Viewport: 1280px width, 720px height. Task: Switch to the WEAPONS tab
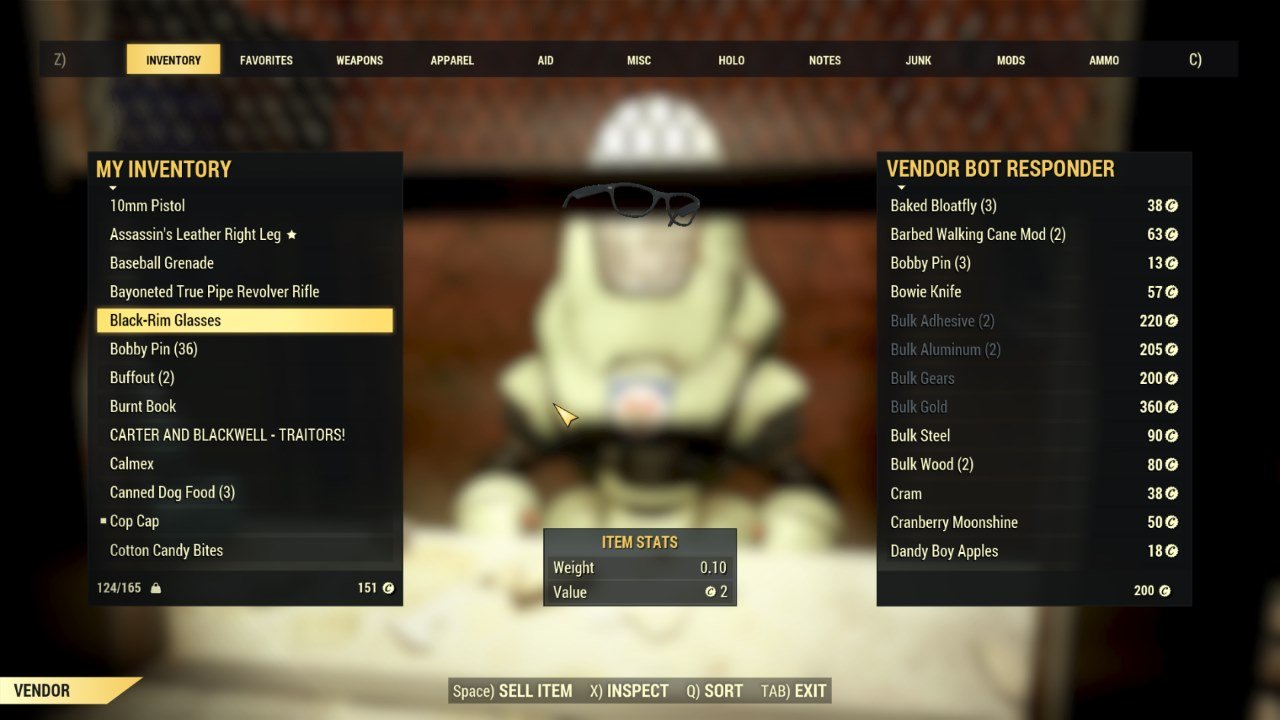point(359,59)
